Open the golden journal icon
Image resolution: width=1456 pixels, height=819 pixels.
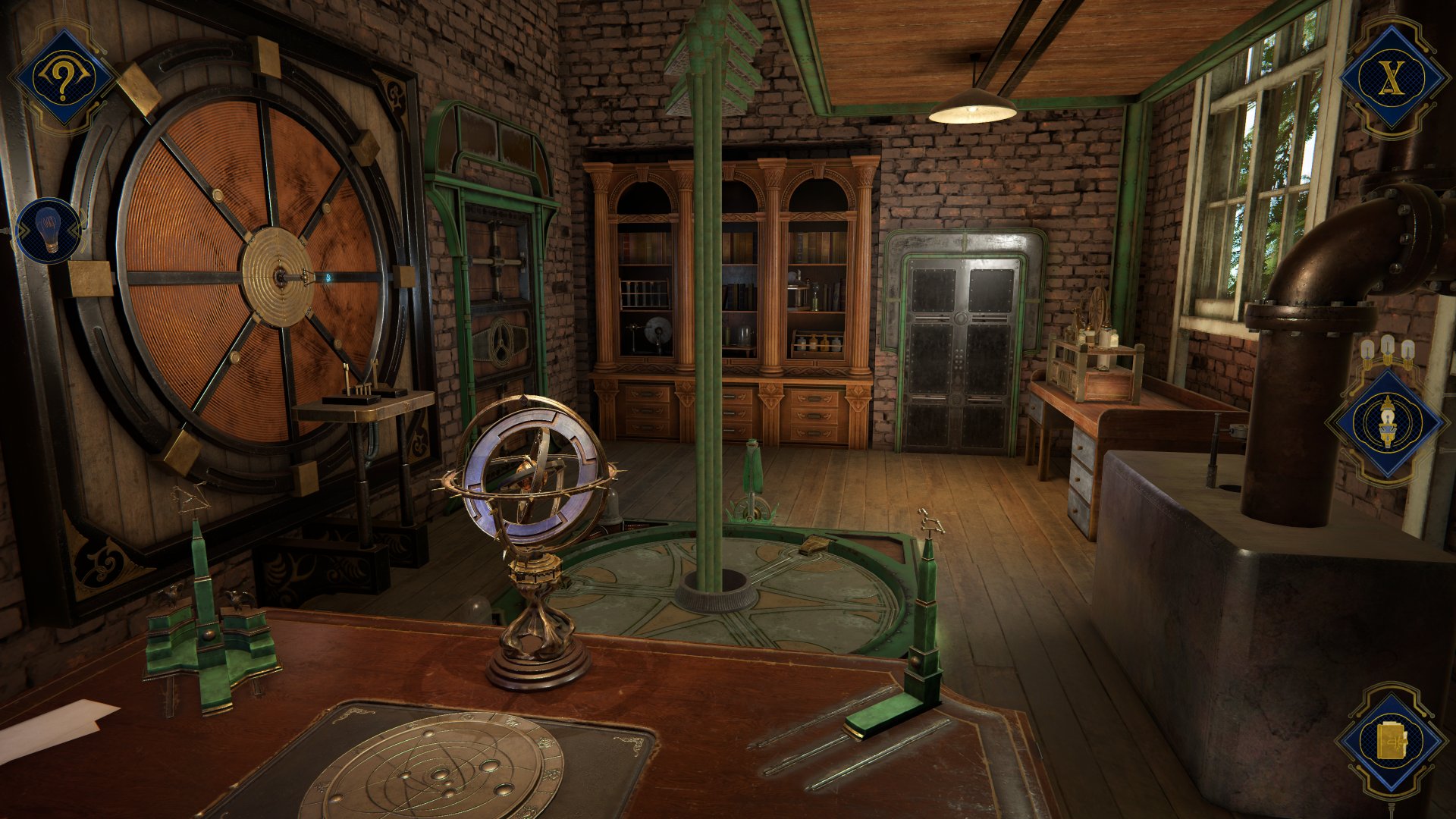pyautogui.click(x=1390, y=741)
